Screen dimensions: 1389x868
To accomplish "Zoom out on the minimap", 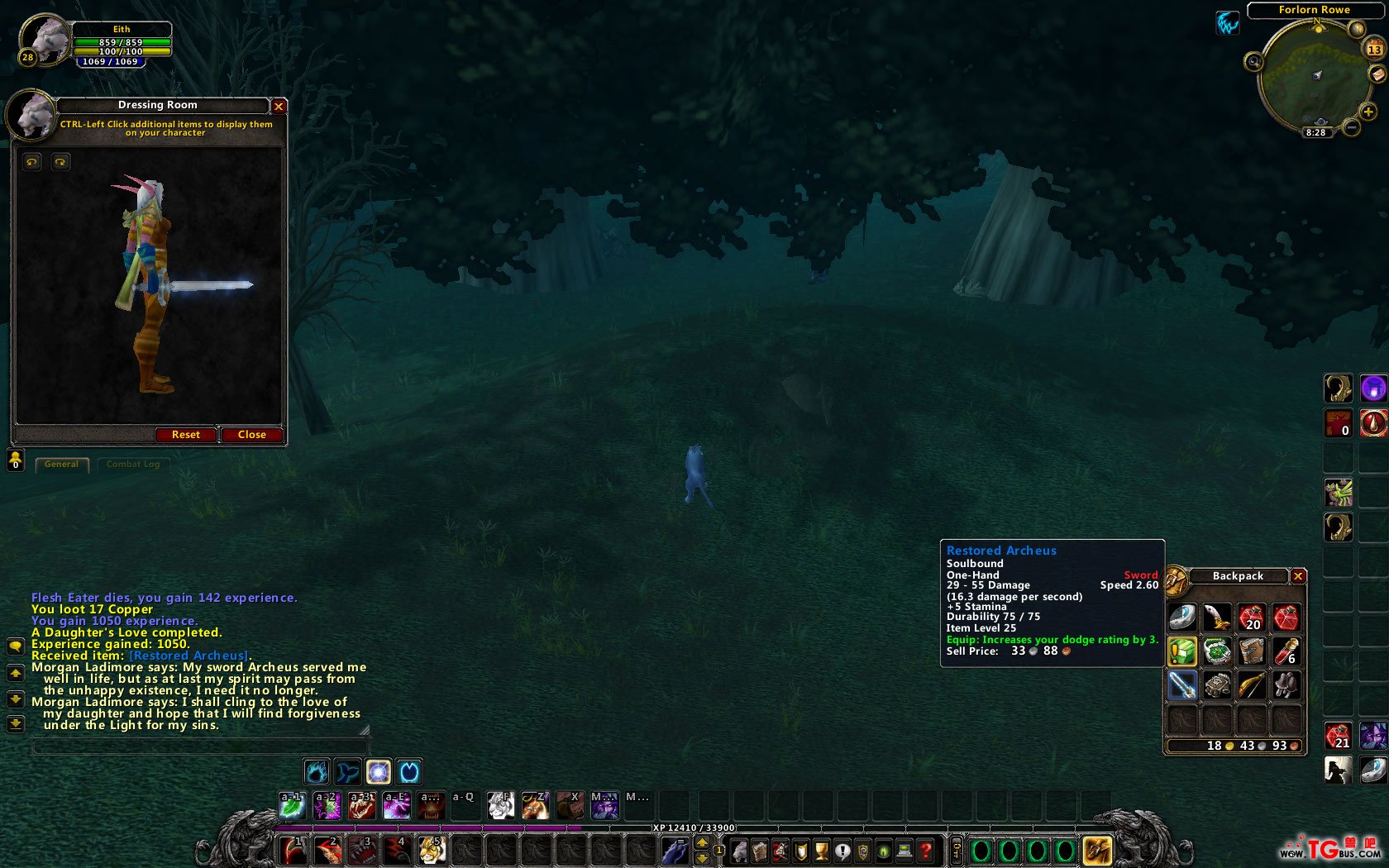I will click(1352, 127).
